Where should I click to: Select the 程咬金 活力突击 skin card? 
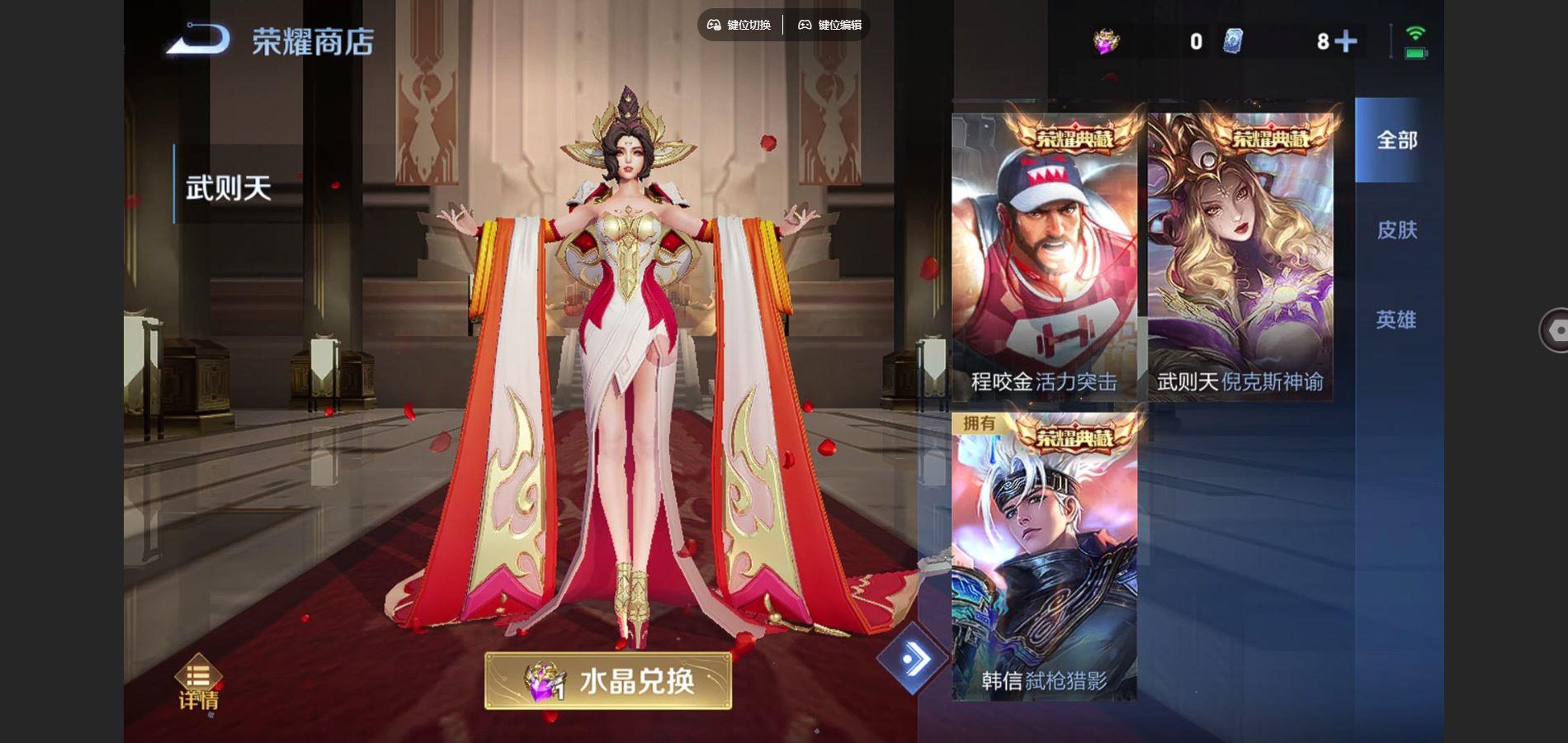(x=1045, y=258)
